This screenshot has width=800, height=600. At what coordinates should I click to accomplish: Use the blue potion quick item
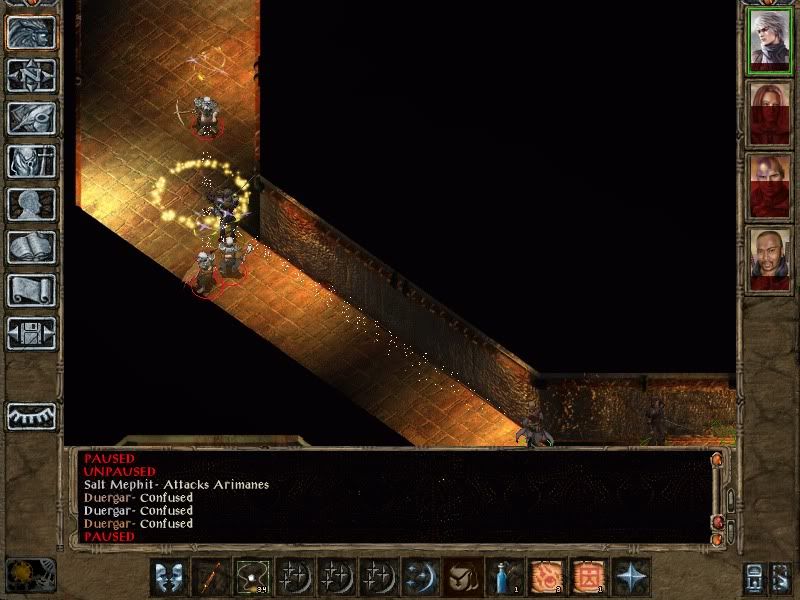pos(503,577)
